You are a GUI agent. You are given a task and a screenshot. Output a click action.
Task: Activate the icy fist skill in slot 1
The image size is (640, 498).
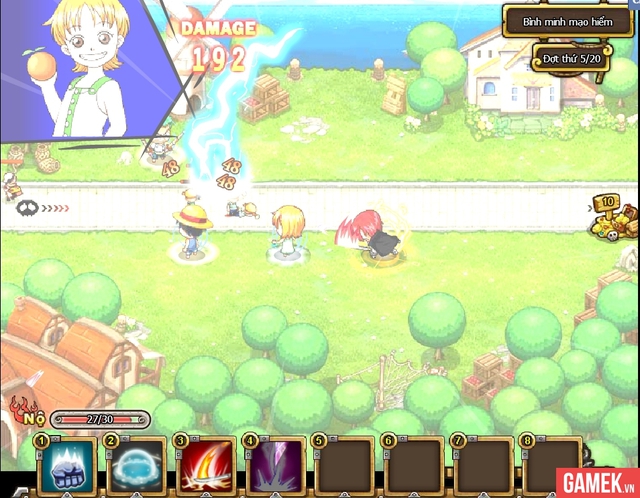point(68,466)
